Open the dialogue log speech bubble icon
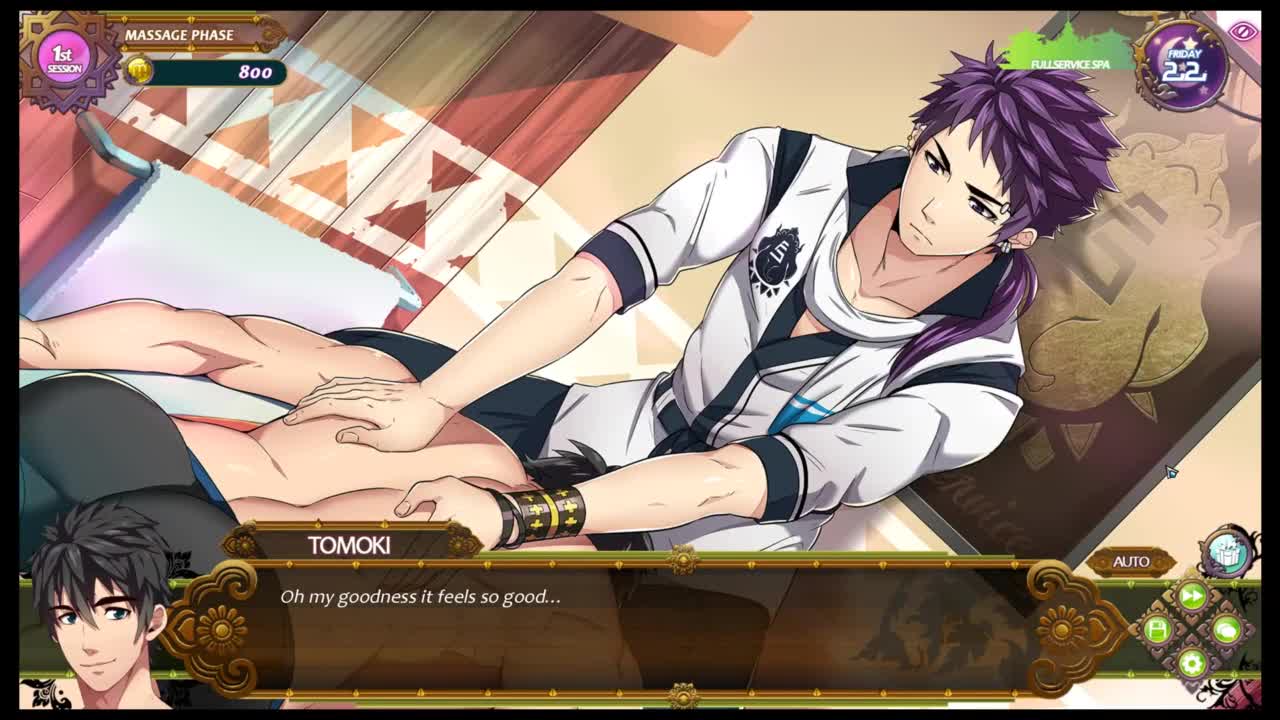Image resolution: width=1280 pixels, height=720 pixels. (1226, 630)
